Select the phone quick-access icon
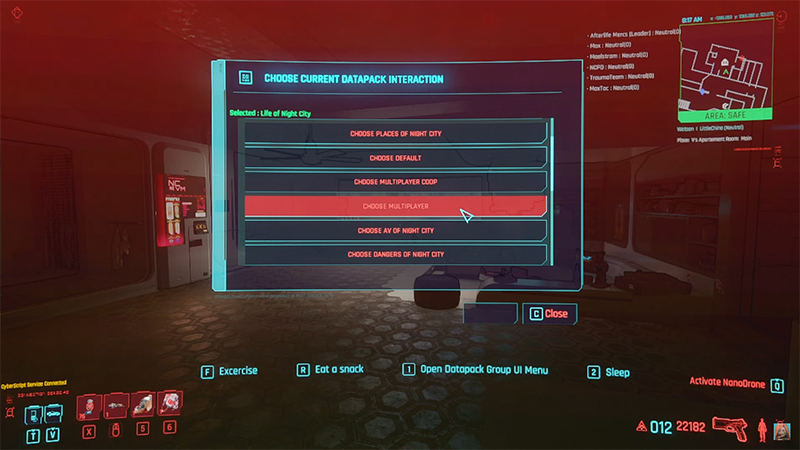The height and width of the screenshot is (450, 800). (33, 408)
